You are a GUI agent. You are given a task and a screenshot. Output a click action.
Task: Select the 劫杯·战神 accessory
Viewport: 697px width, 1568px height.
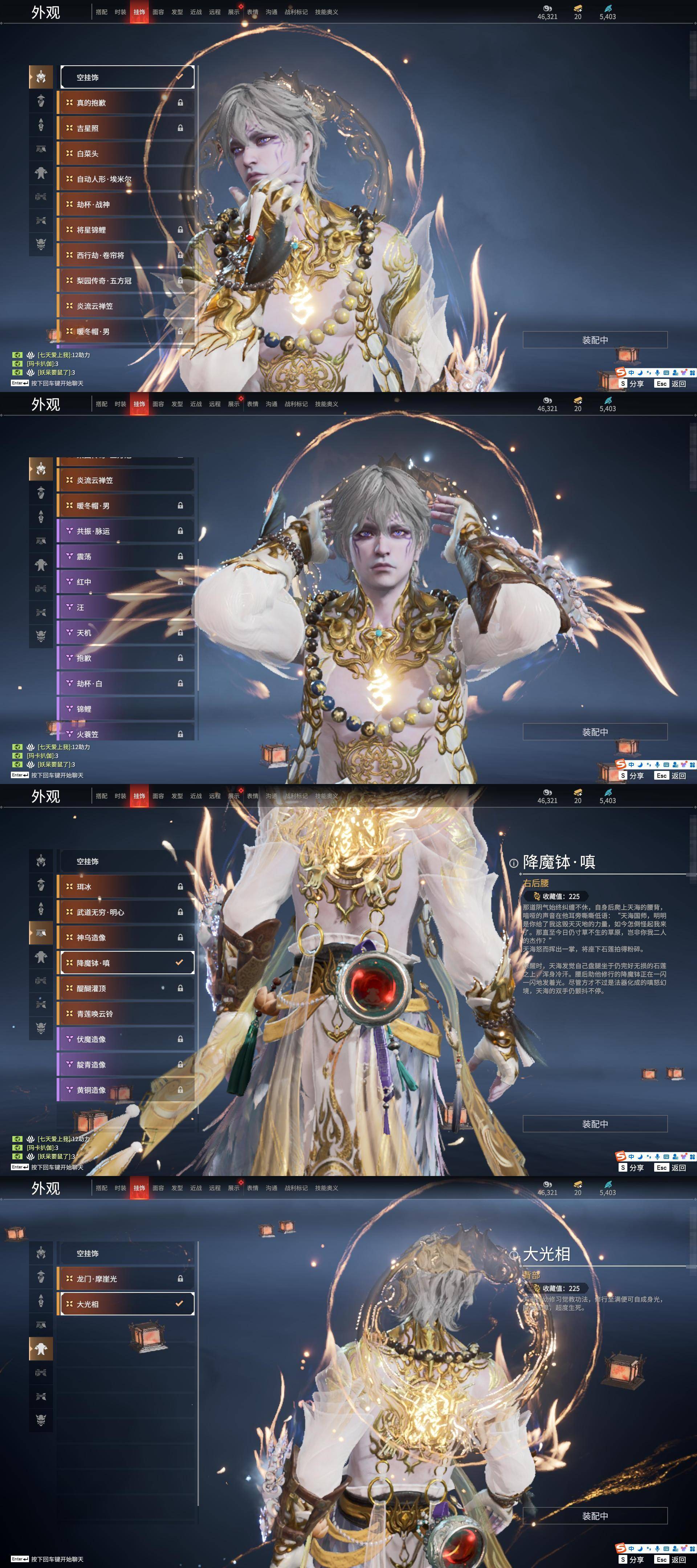(127, 204)
